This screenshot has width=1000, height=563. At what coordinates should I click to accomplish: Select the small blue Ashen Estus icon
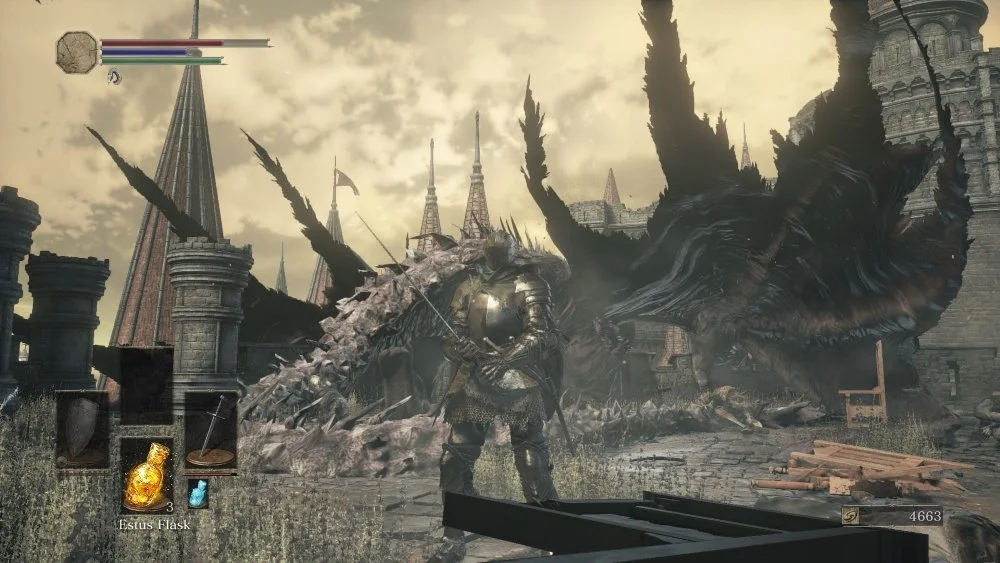198,493
